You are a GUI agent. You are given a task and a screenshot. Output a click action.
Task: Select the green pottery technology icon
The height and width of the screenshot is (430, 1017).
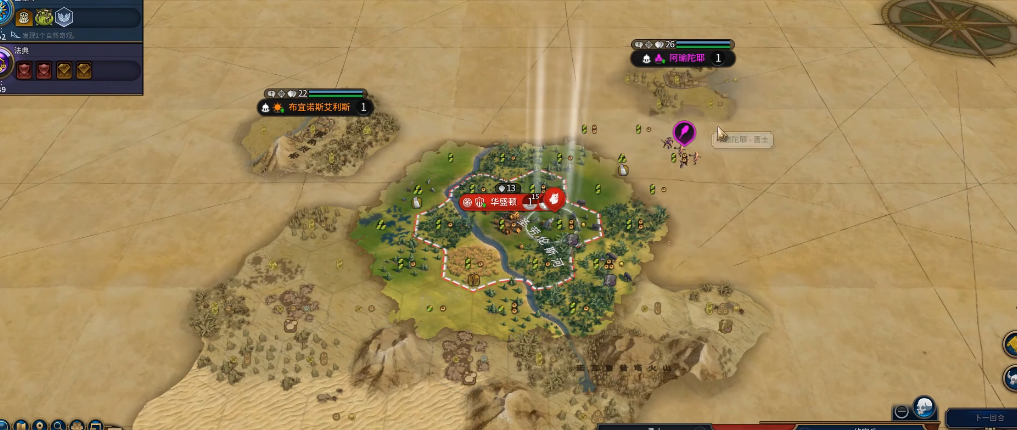click(x=45, y=17)
